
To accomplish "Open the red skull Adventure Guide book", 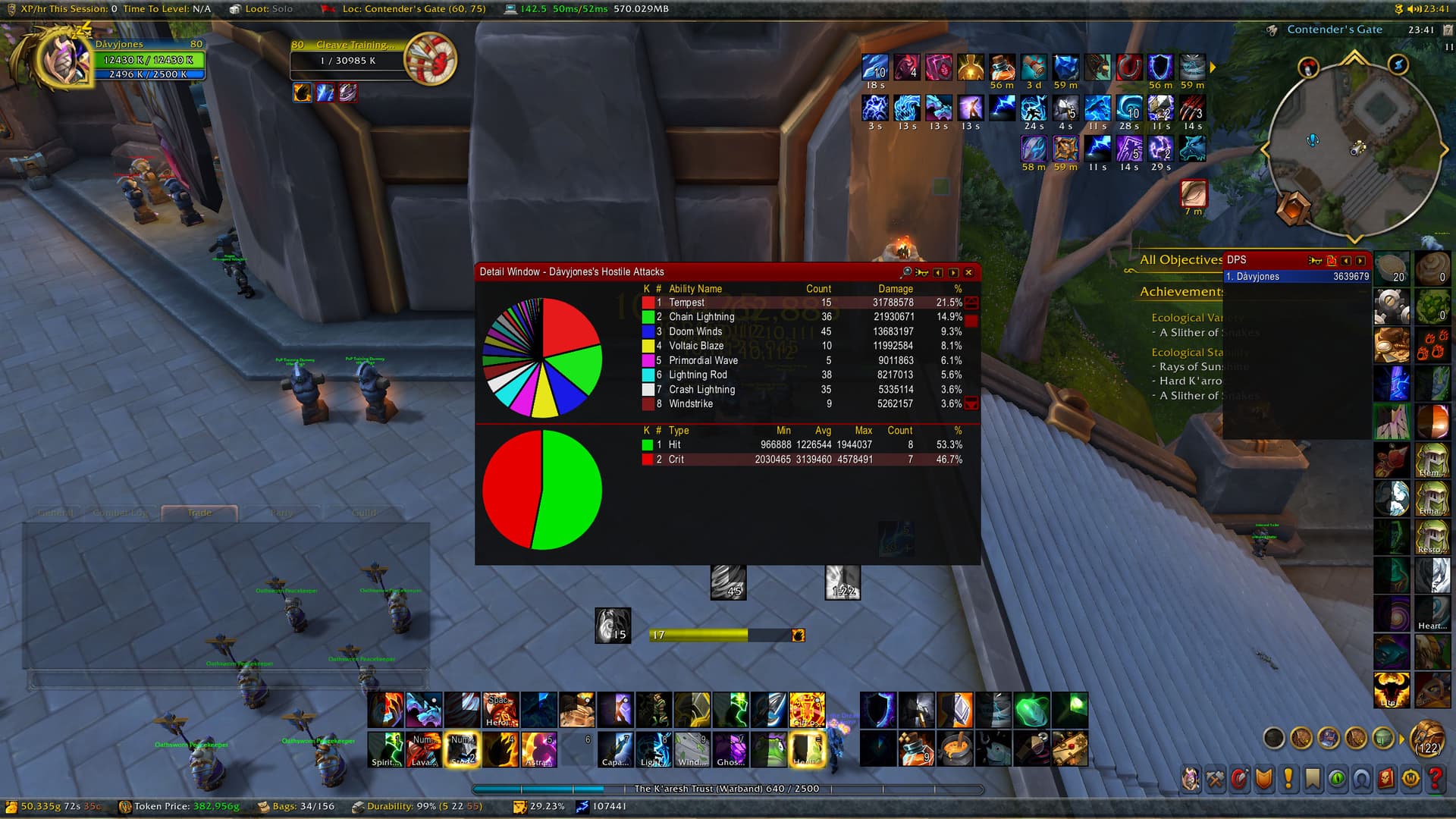I will click(x=1386, y=779).
